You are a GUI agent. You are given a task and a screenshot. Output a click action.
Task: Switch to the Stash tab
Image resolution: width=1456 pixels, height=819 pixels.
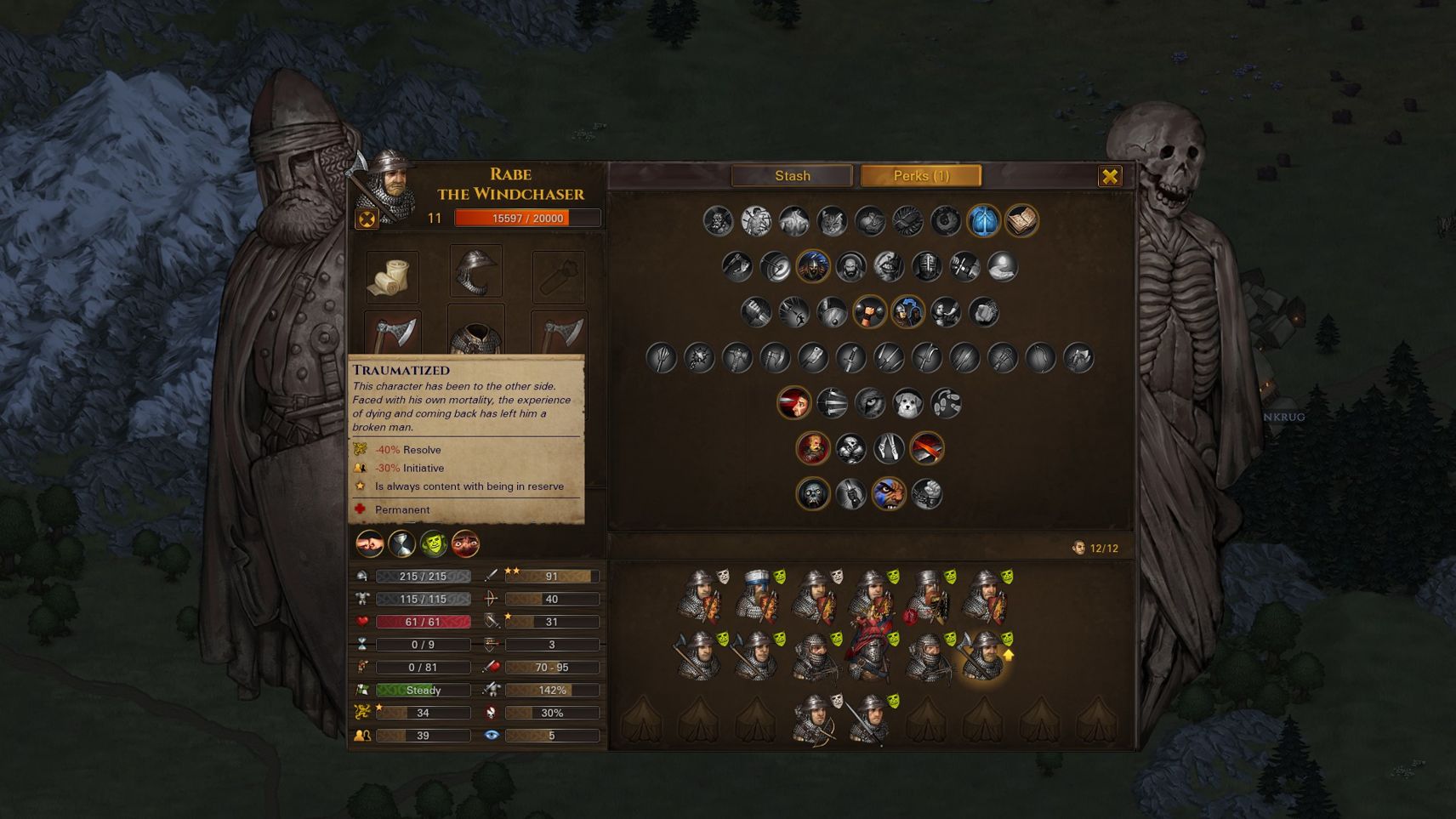click(792, 176)
